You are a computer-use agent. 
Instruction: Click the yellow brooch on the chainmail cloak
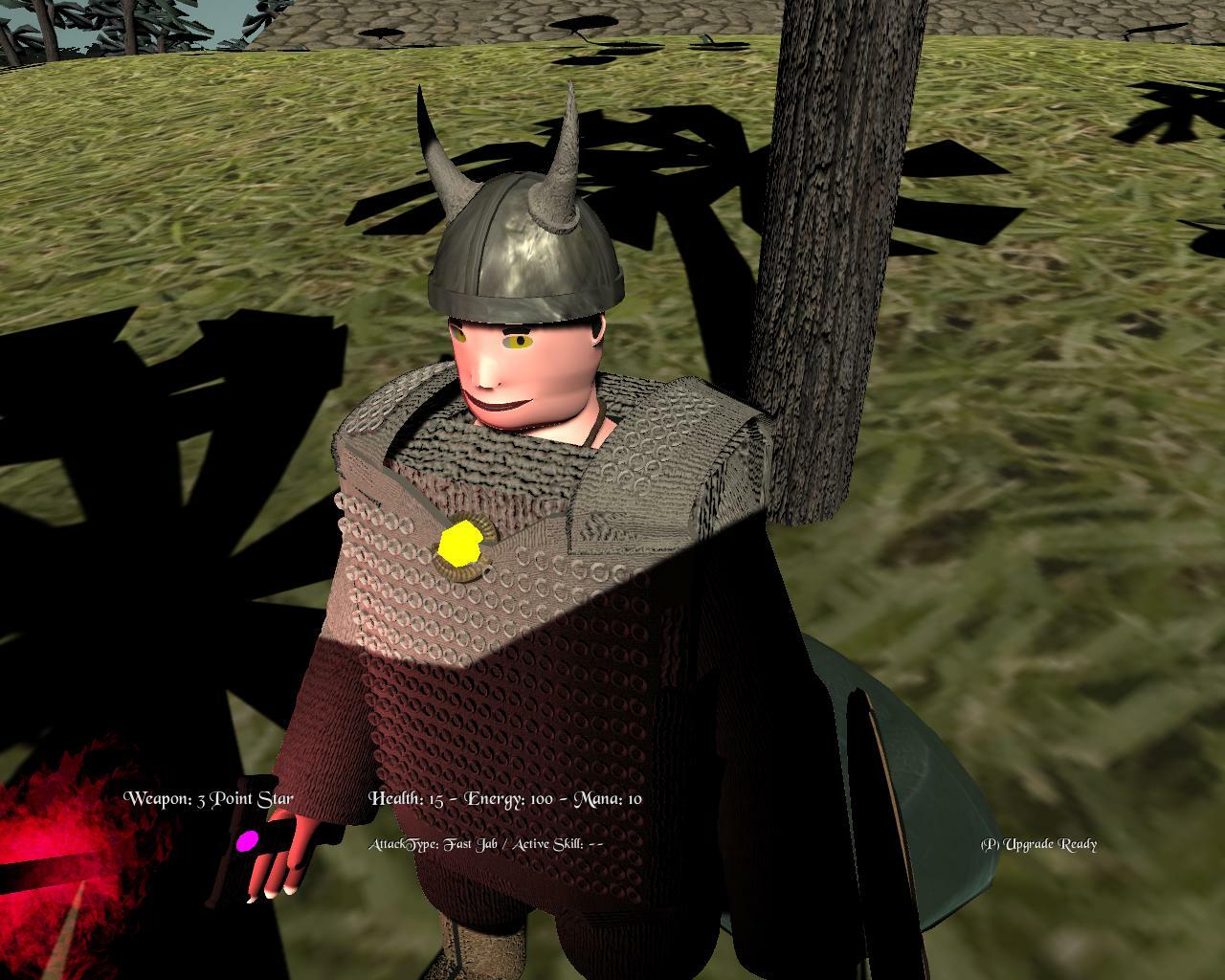(461, 546)
